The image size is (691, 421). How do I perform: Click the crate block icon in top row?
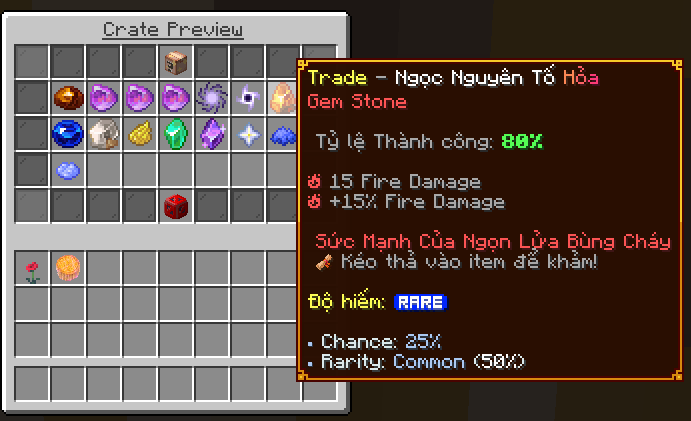(176, 62)
